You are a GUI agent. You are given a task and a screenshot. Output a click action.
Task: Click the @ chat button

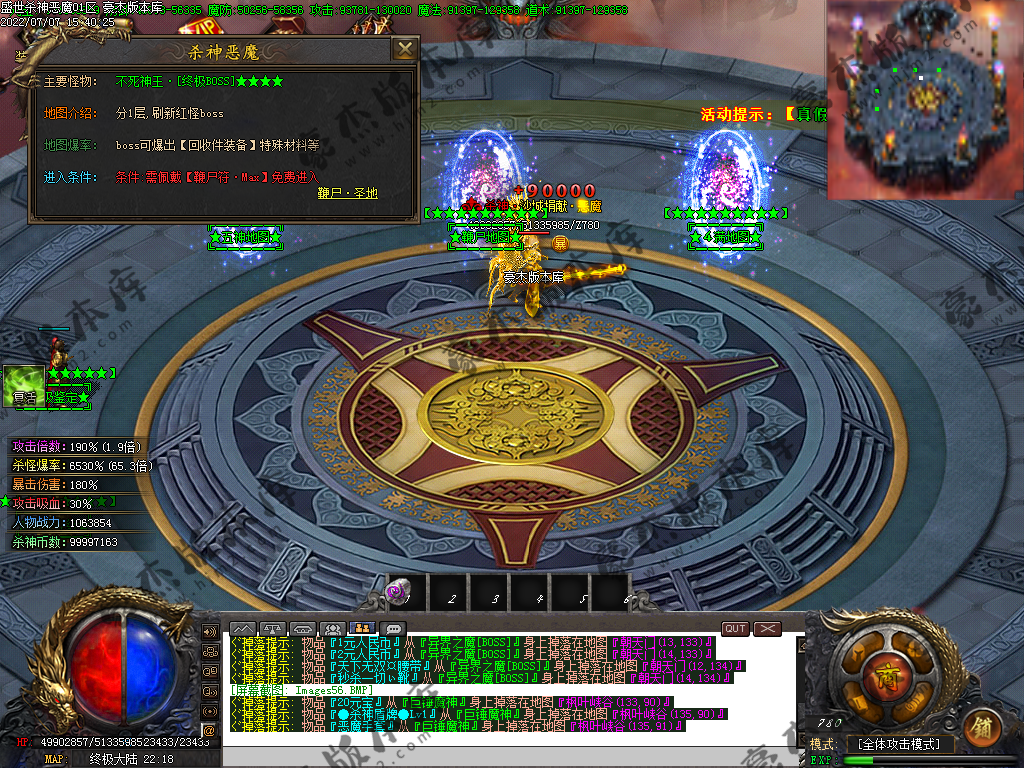point(209,730)
